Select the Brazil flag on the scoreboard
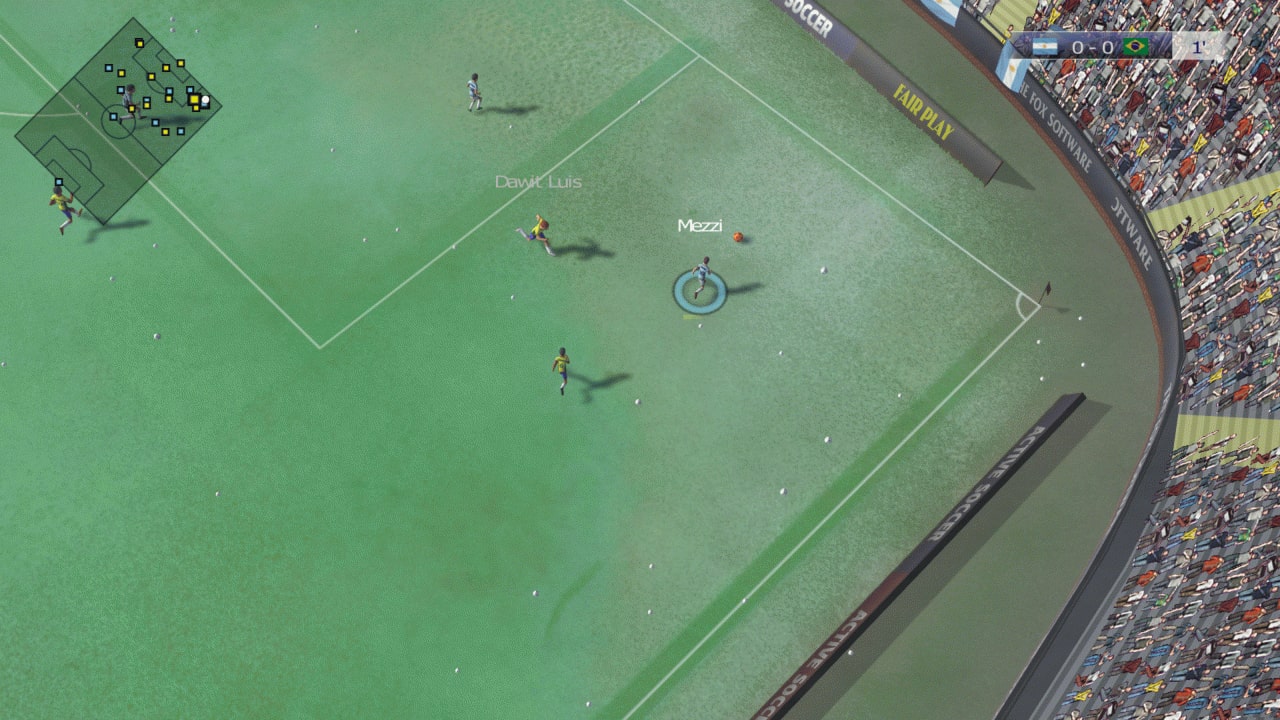1280x720 pixels. click(1135, 46)
